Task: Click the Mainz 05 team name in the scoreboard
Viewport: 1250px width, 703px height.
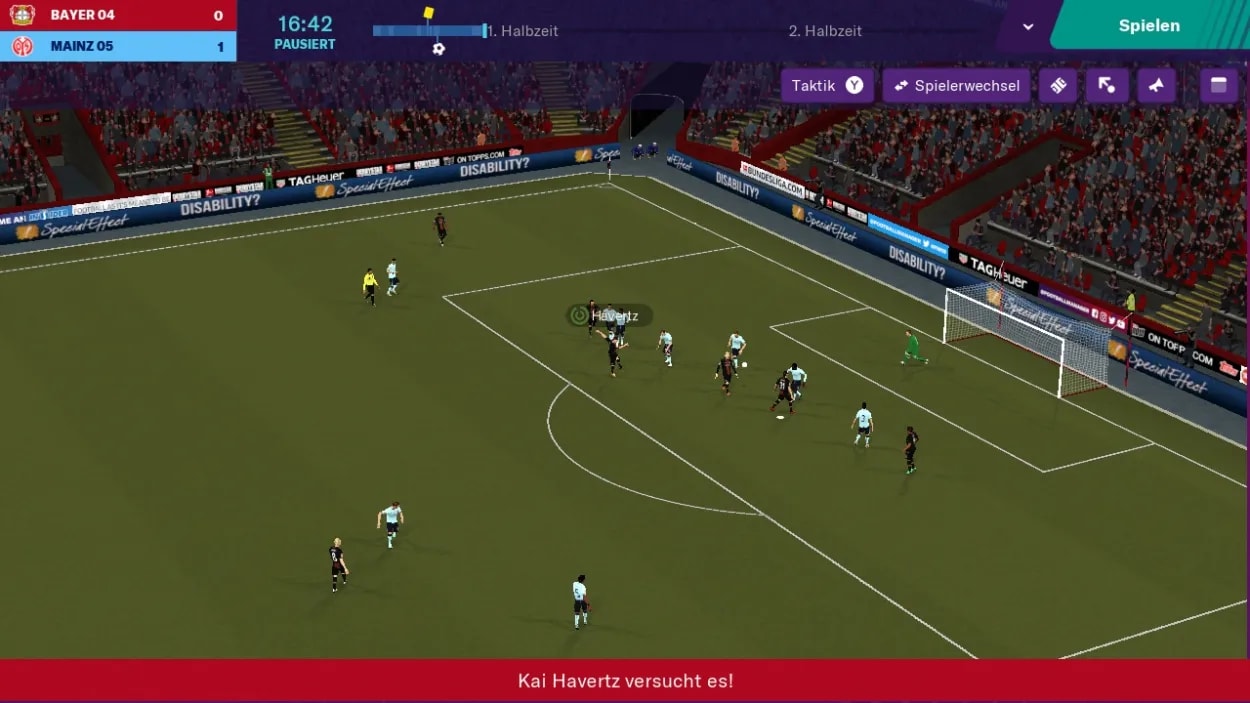Action: coord(82,46)
